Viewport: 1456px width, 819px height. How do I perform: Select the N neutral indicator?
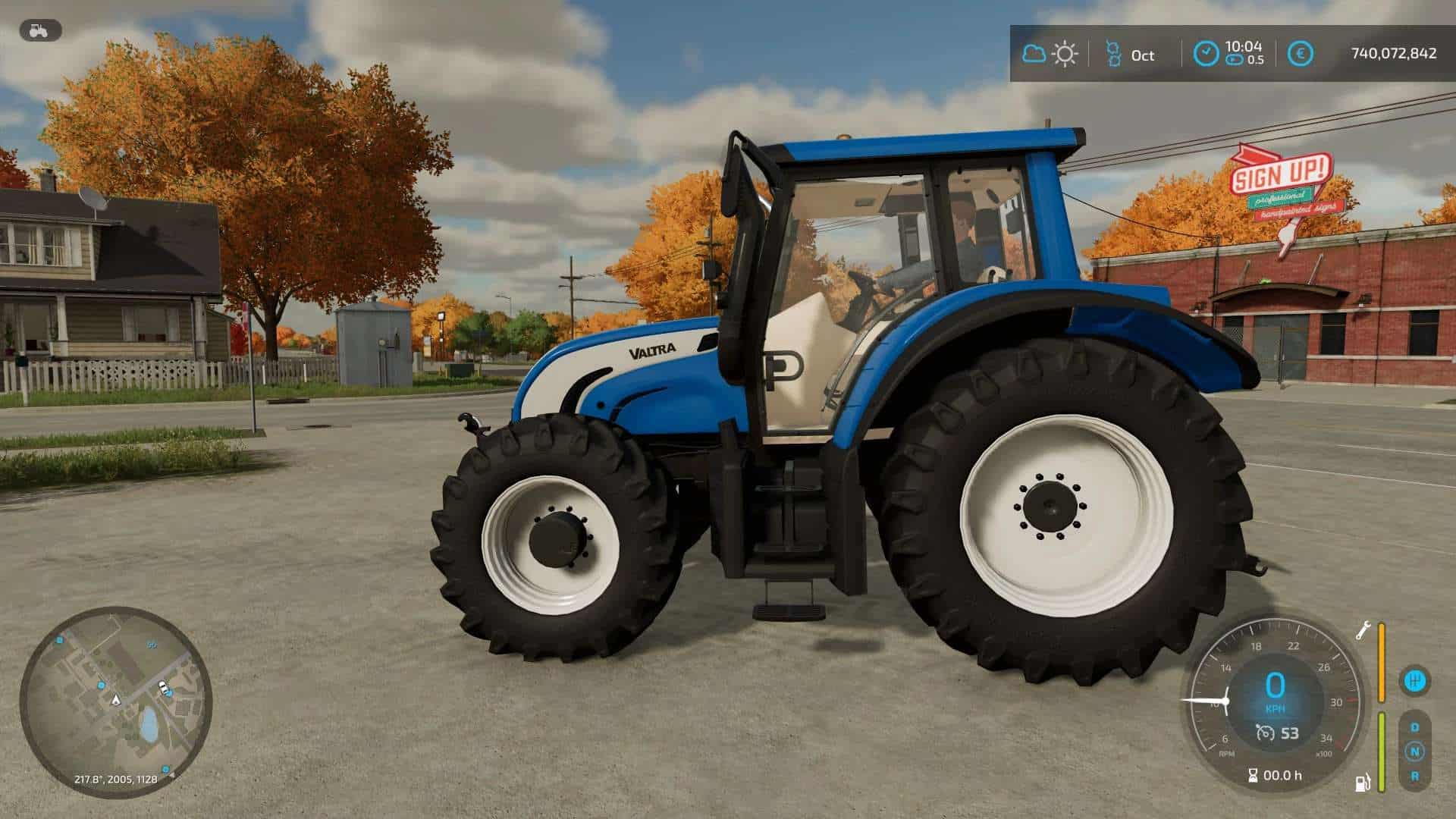[x=1414, y=752]
